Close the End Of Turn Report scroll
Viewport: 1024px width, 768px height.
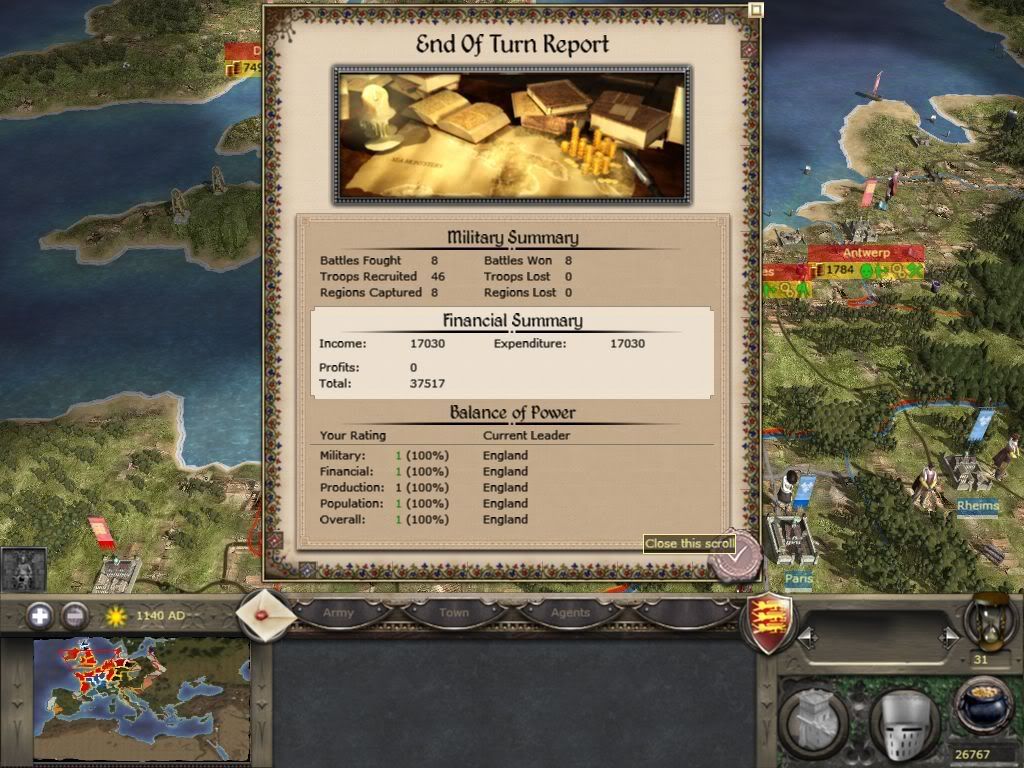(736, 559)
